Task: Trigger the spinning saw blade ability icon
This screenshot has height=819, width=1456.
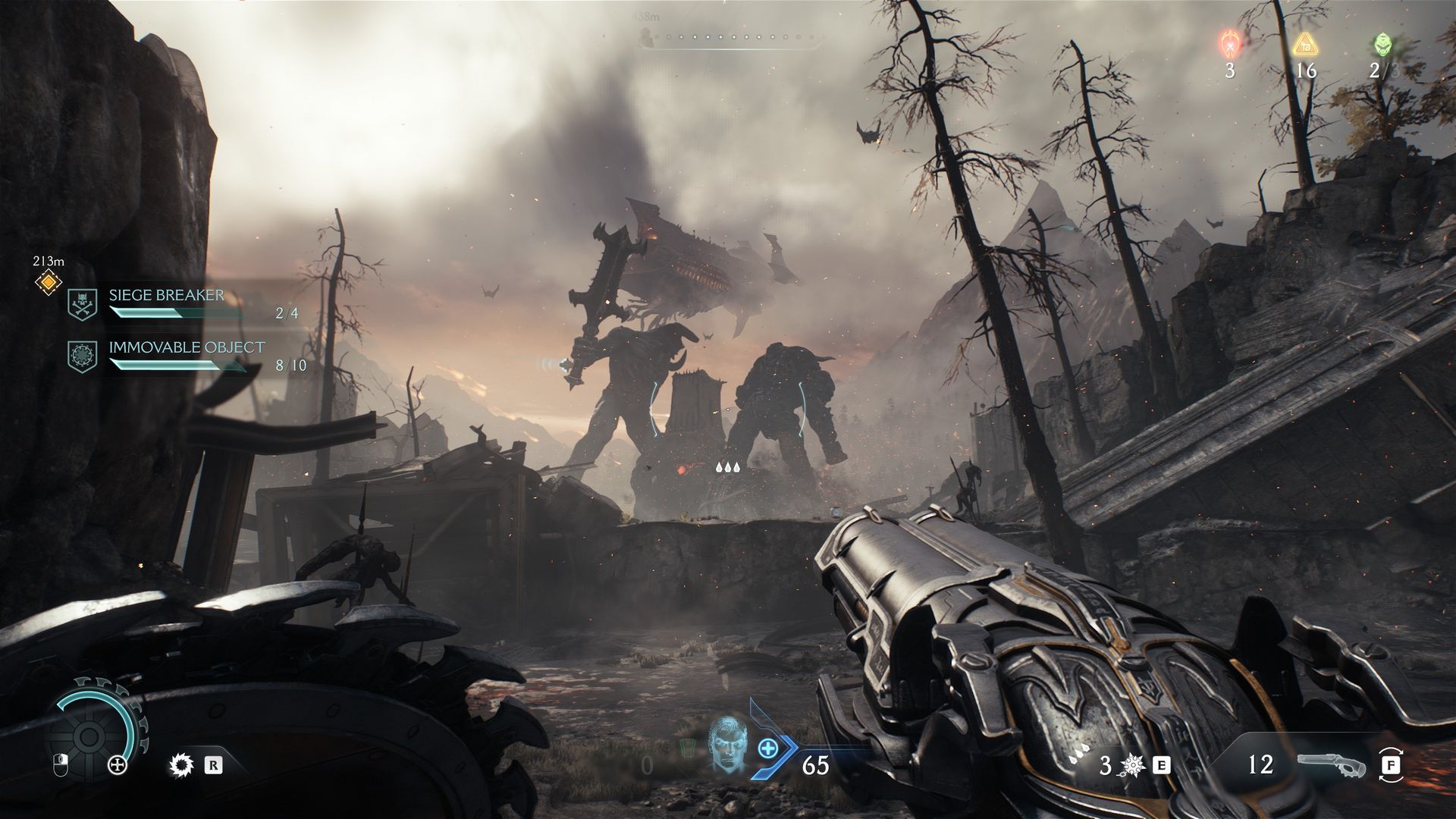Action: pos(181,765)
